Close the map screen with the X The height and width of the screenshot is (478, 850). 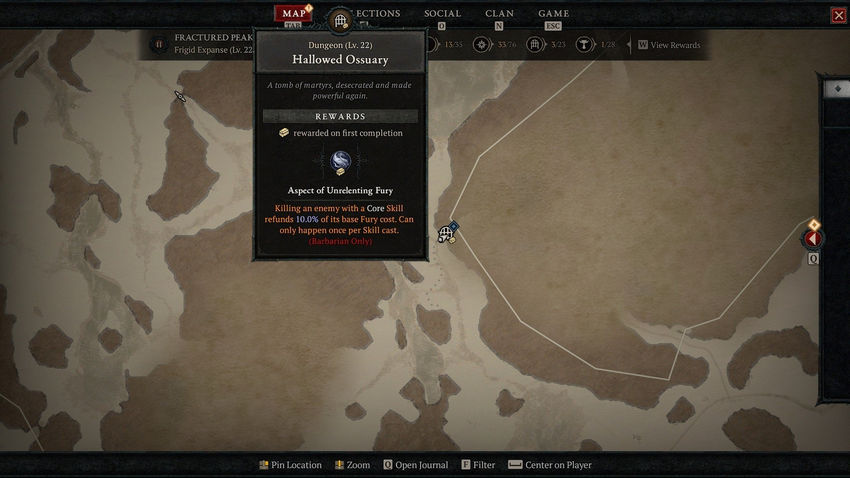838,15
